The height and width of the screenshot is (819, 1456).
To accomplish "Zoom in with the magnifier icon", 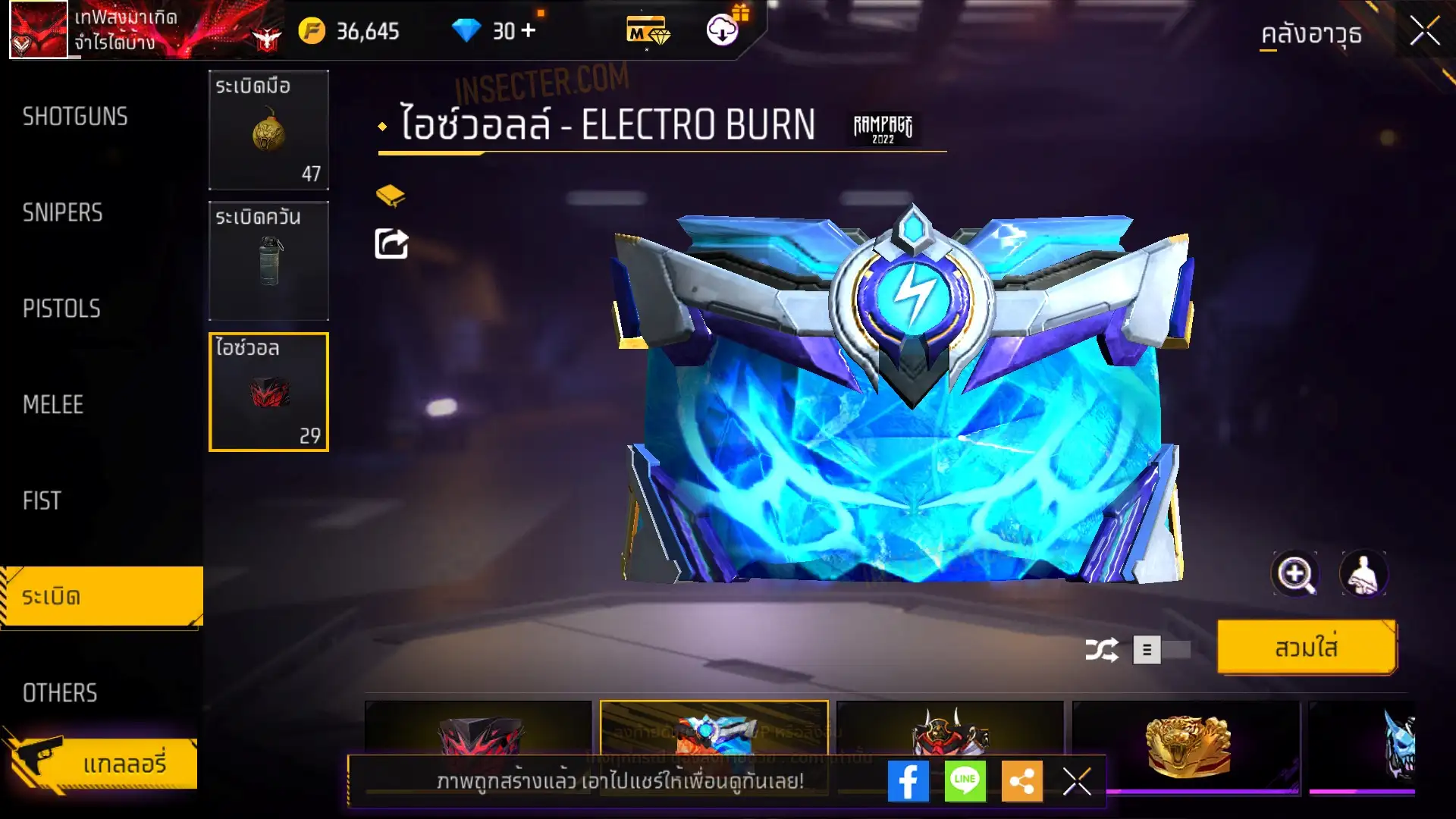I will 1294,574.
